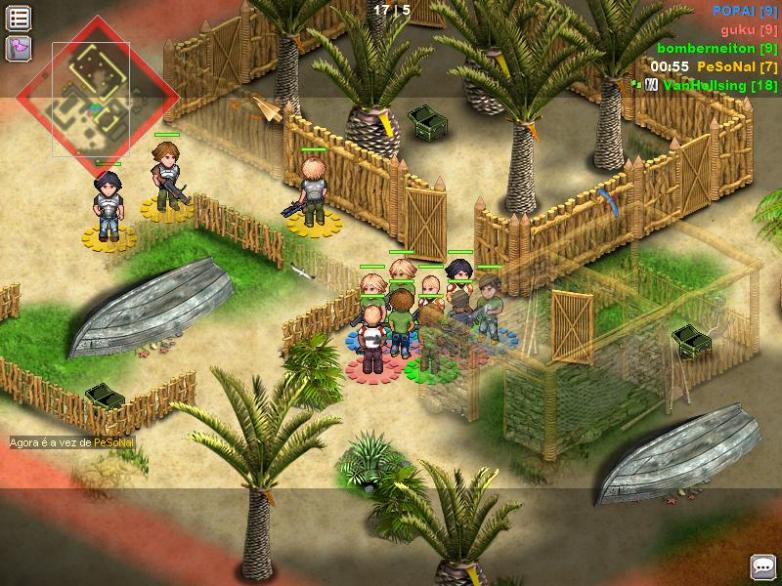The image size is (782, 586).
Task: Open the list menu button
Action: (x=18, y=18)
